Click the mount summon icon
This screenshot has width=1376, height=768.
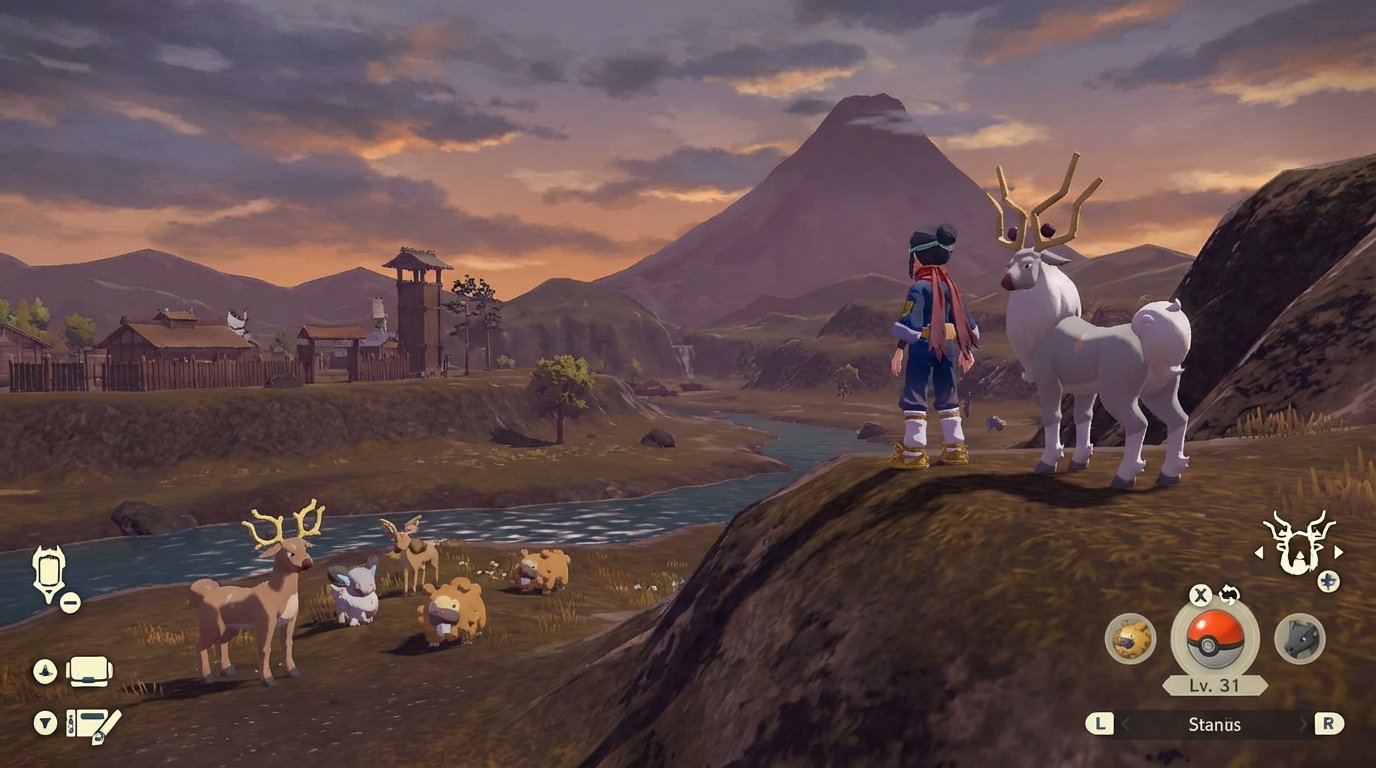1297,551
